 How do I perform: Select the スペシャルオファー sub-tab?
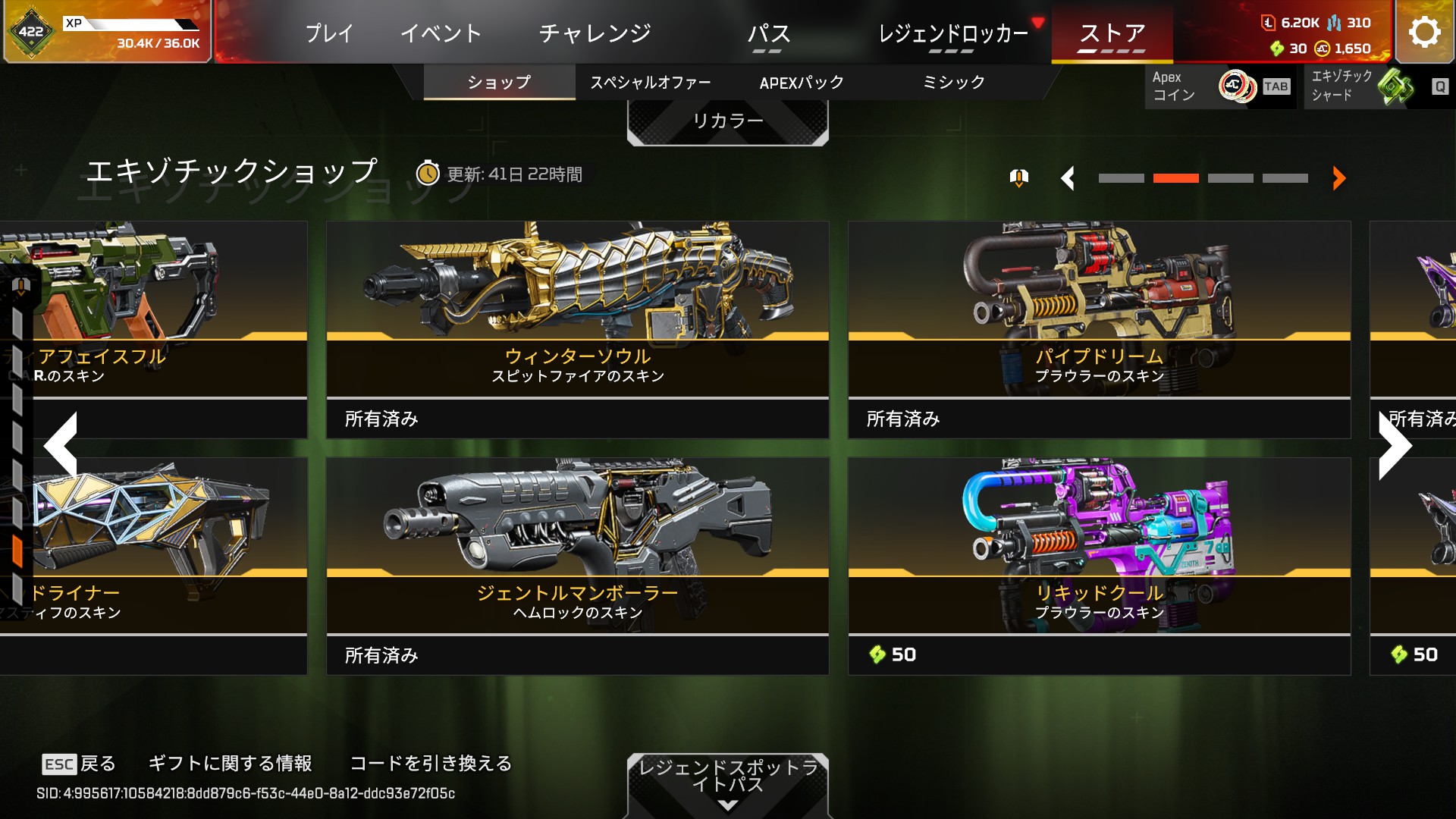(650, 82)
